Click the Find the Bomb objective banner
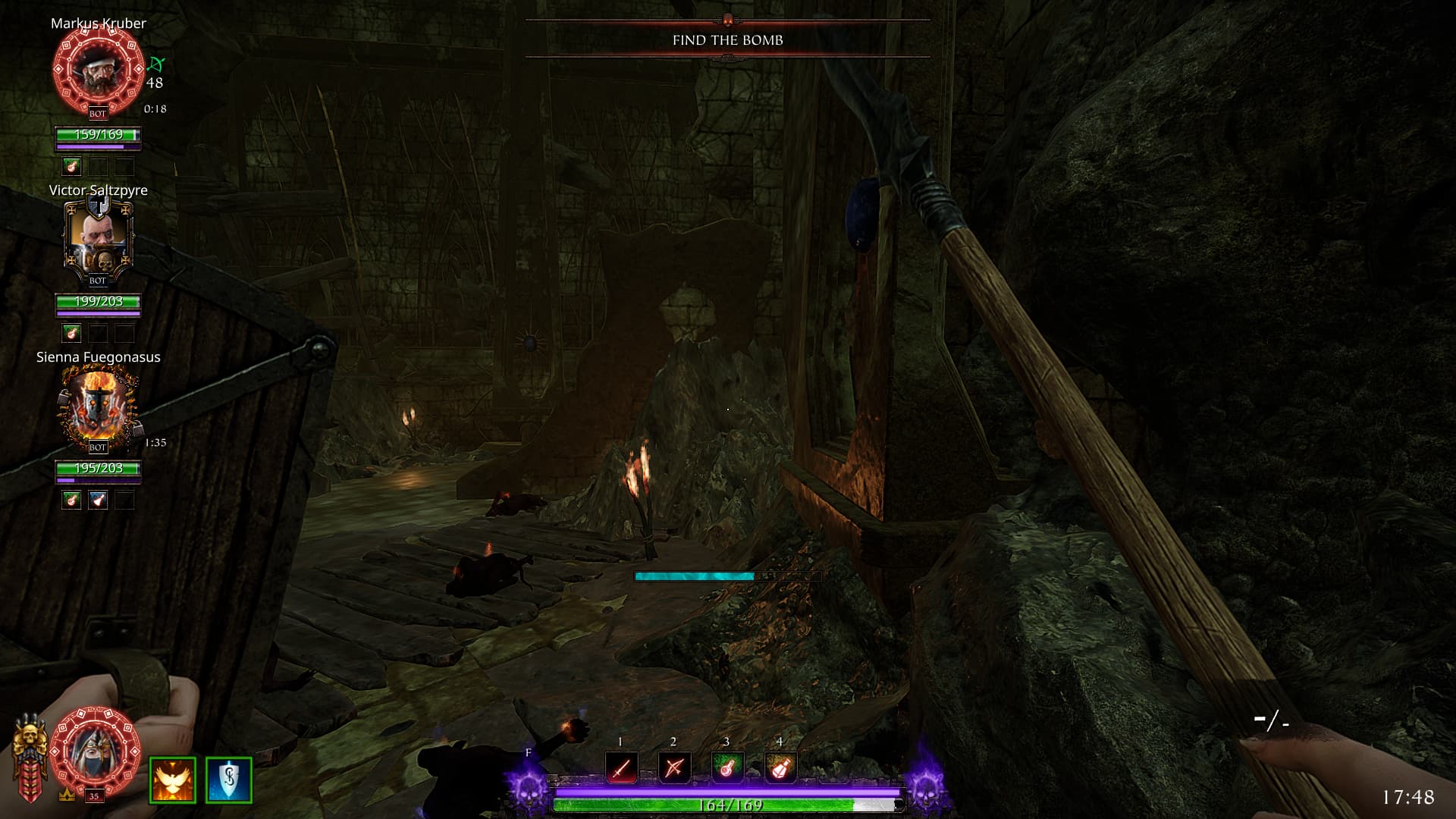 coord(727,40)
